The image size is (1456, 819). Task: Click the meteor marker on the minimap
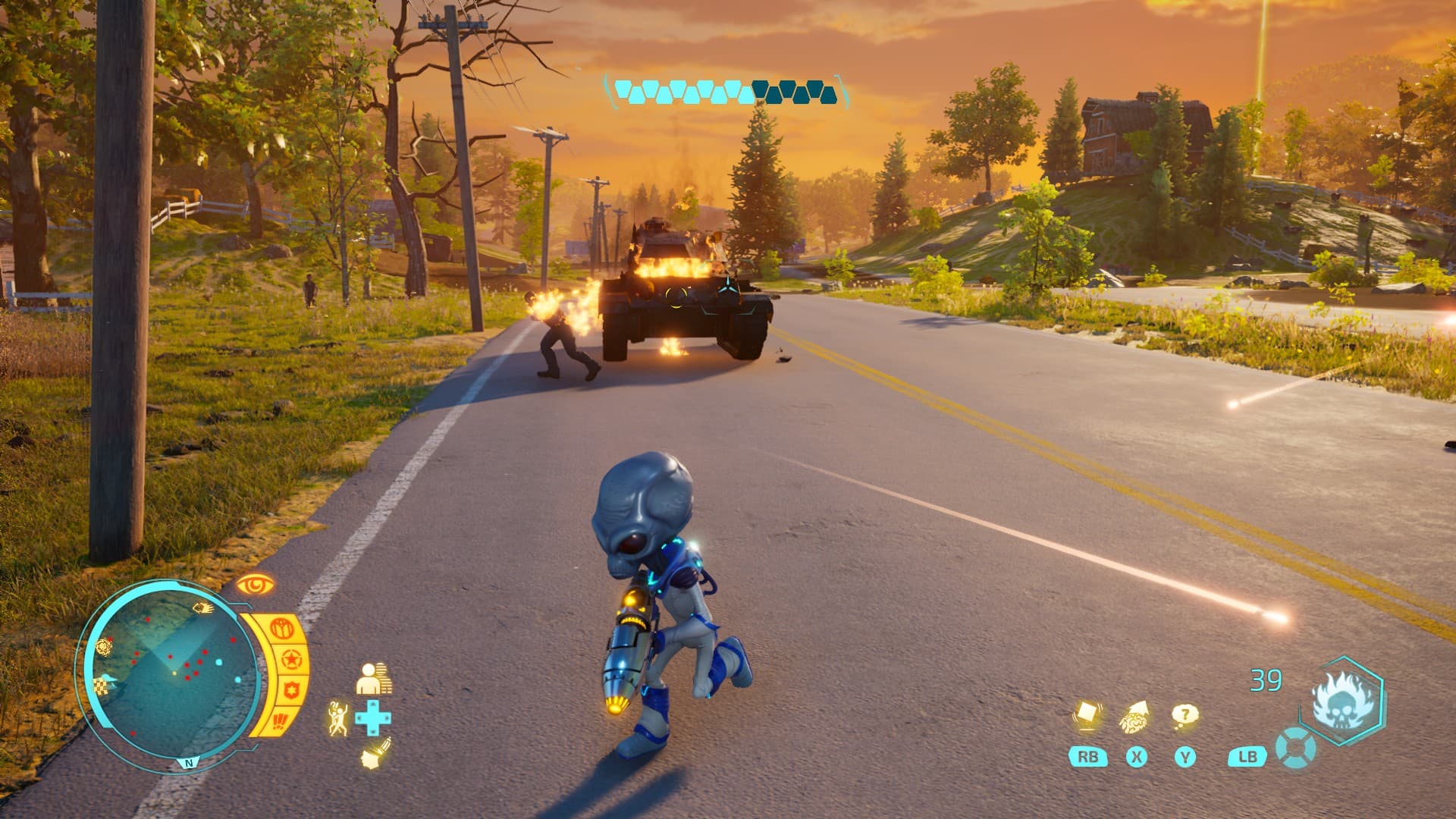pos(202,607)
